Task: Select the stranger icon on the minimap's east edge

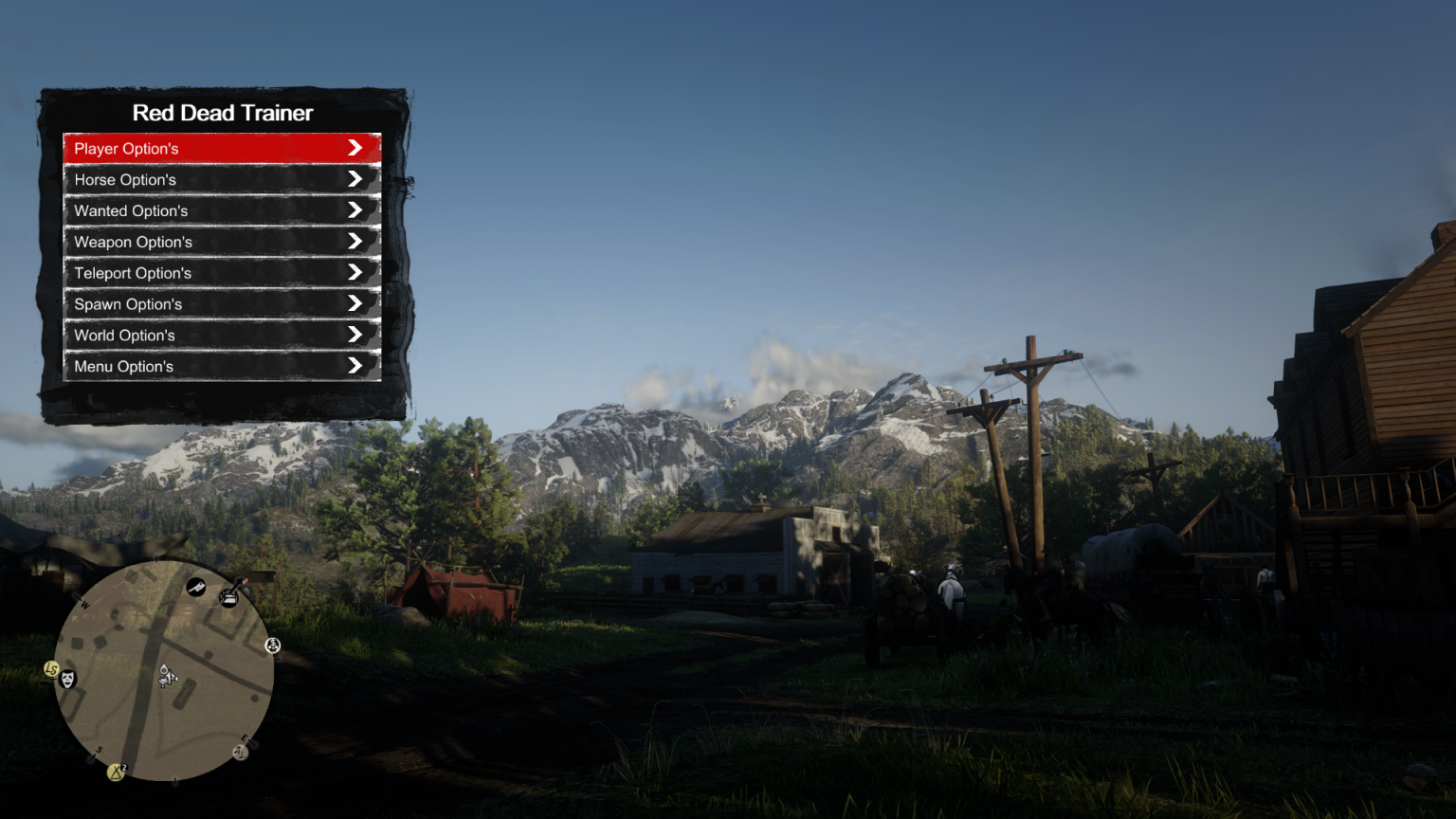Action: tap(272, 646)
